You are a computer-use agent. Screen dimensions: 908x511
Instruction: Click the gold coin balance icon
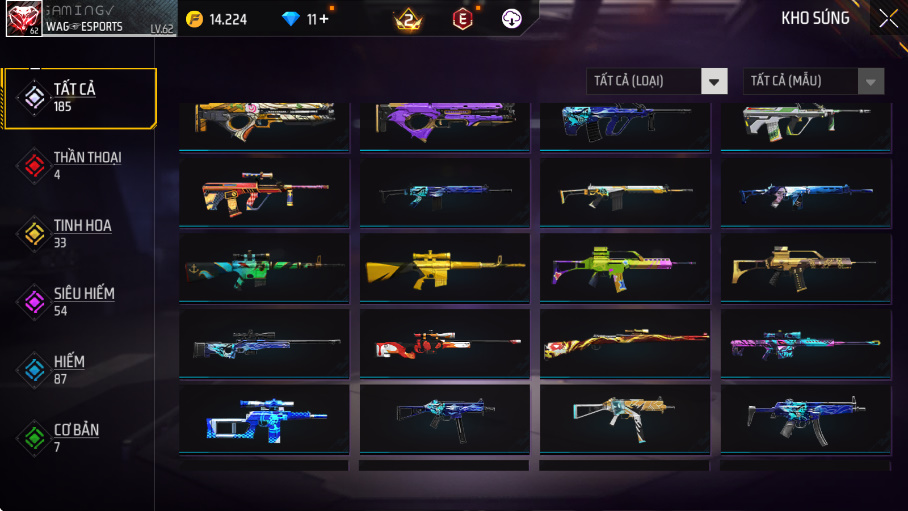[194, 19]
